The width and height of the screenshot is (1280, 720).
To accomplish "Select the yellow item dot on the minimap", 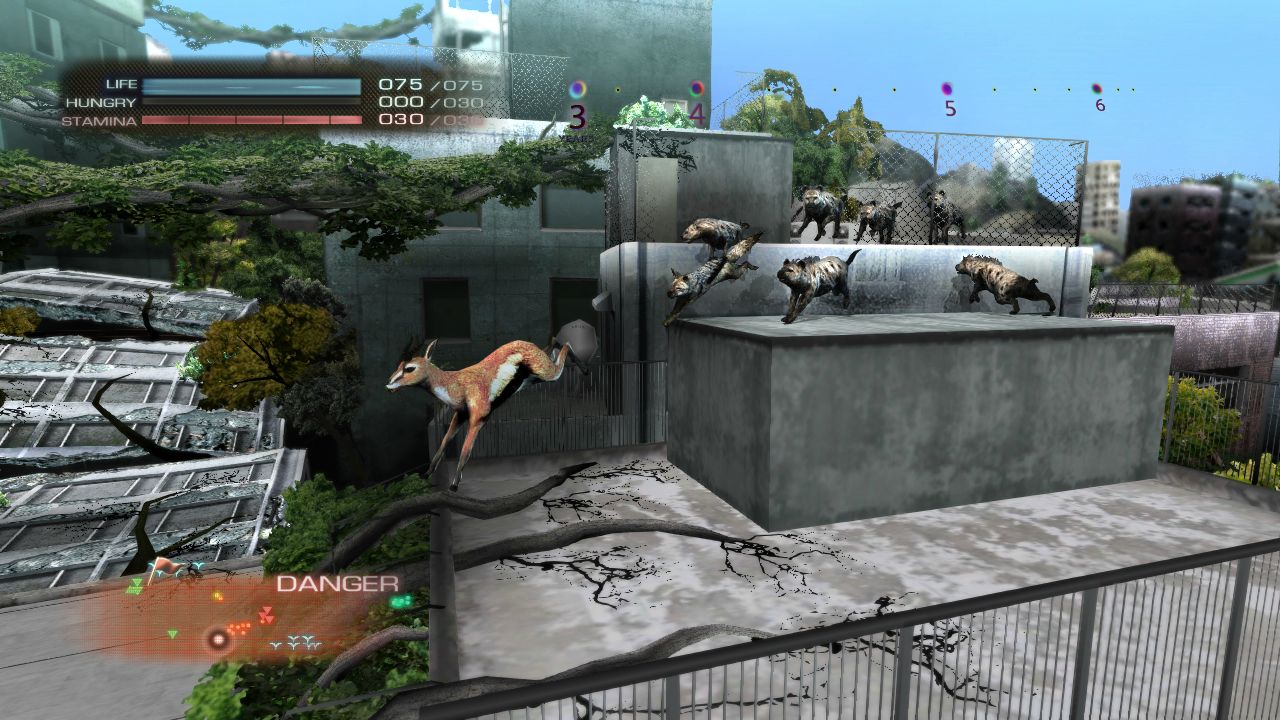I will tap(217, 596).
